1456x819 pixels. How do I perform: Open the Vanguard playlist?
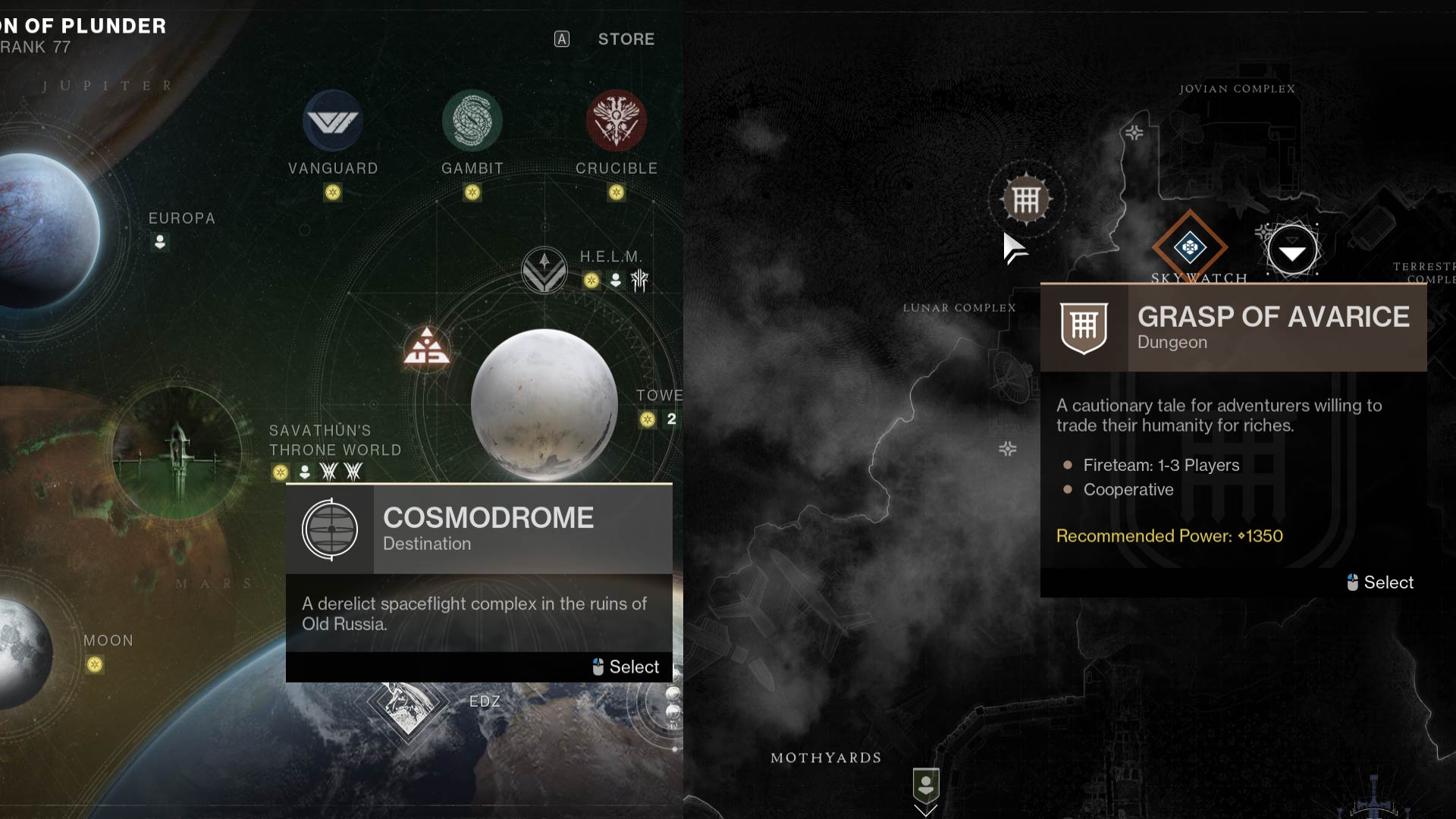click(333, 121)
